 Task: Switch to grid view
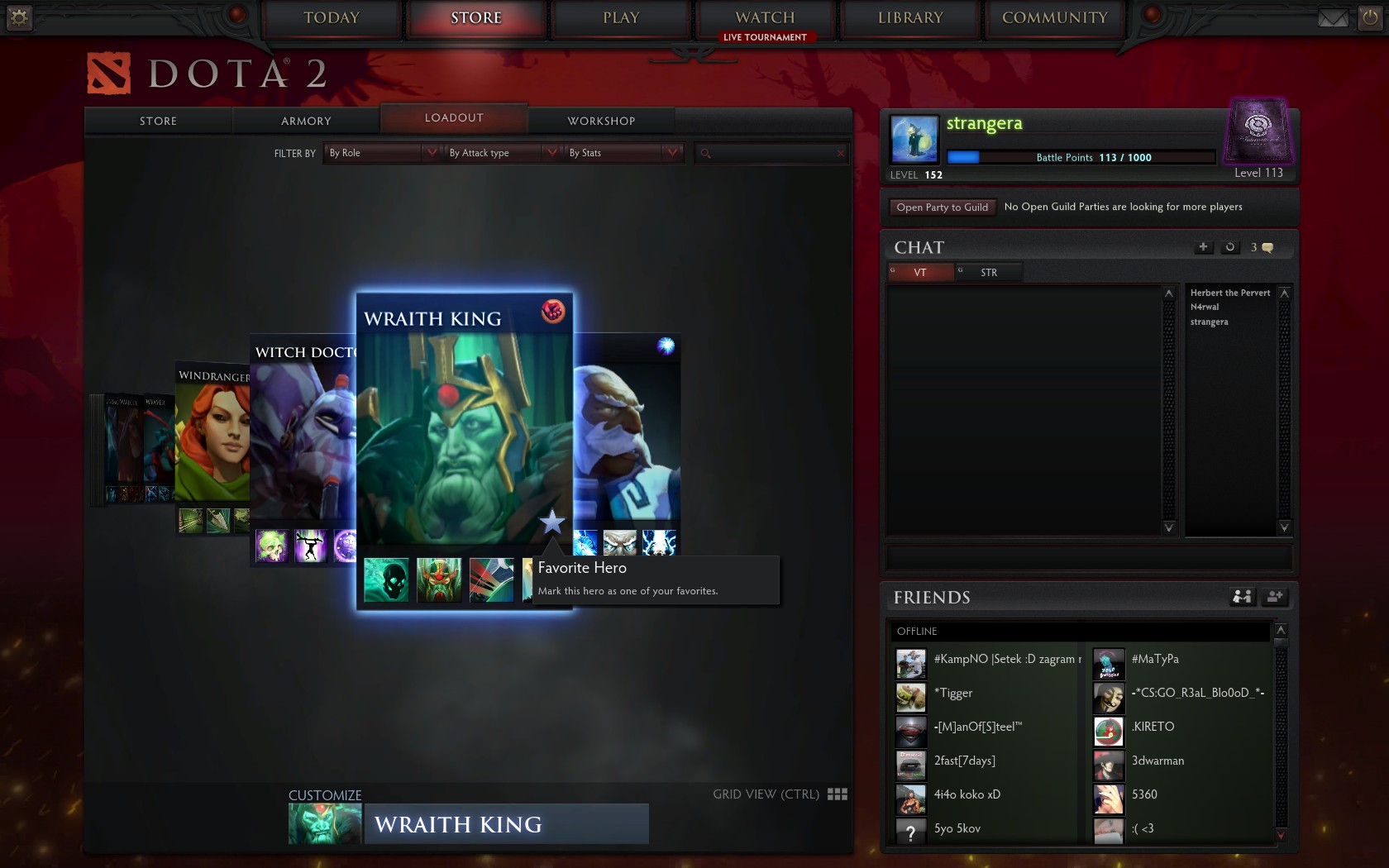pos(837,794)
